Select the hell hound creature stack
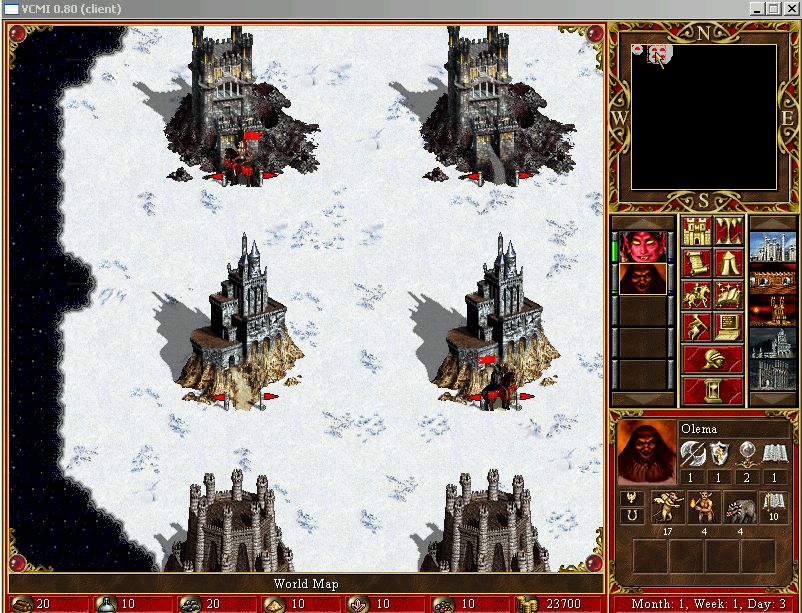The height and width of the screenshot is (613, 802). [x=740, y=507]
